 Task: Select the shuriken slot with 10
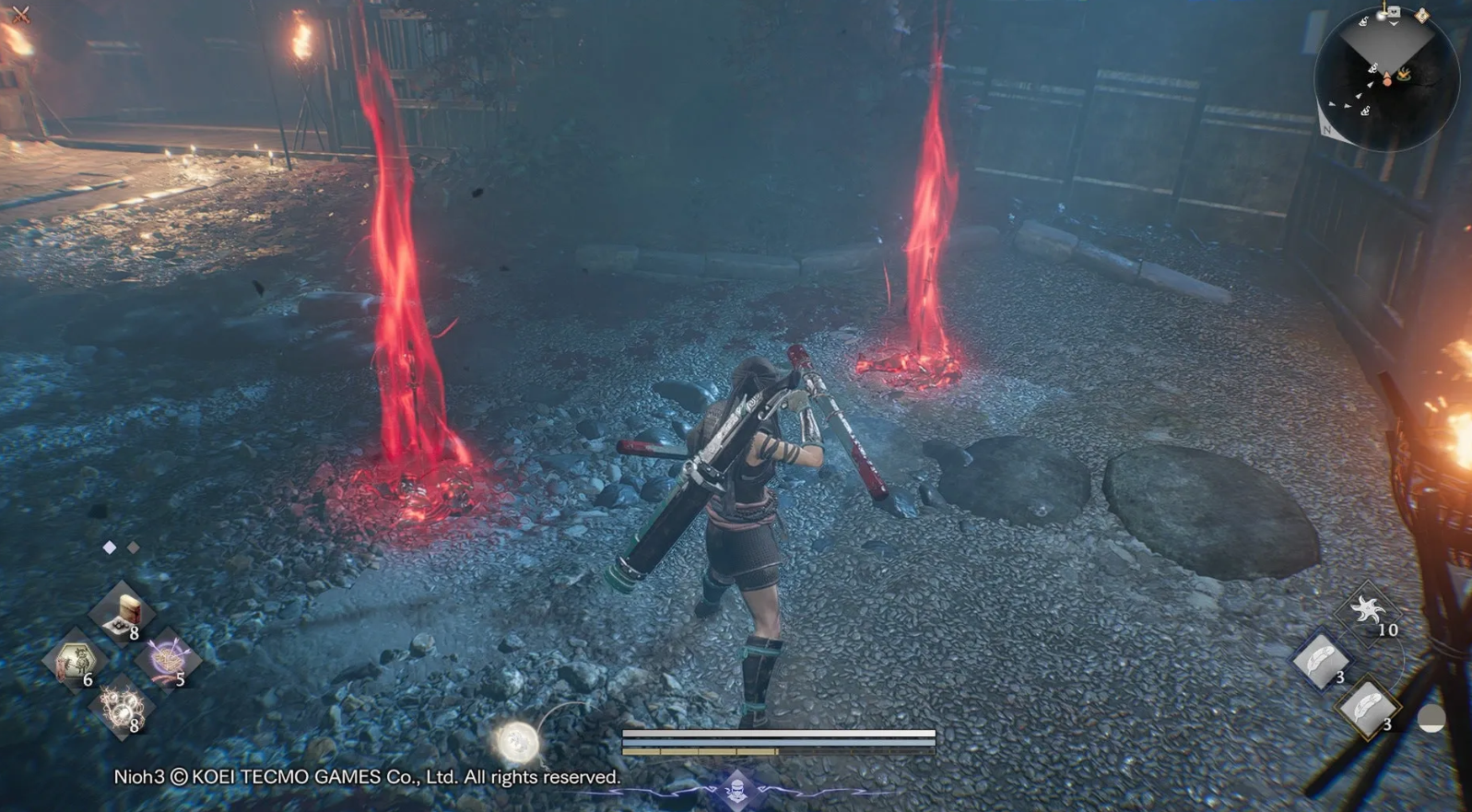(x=1367, y=611)
